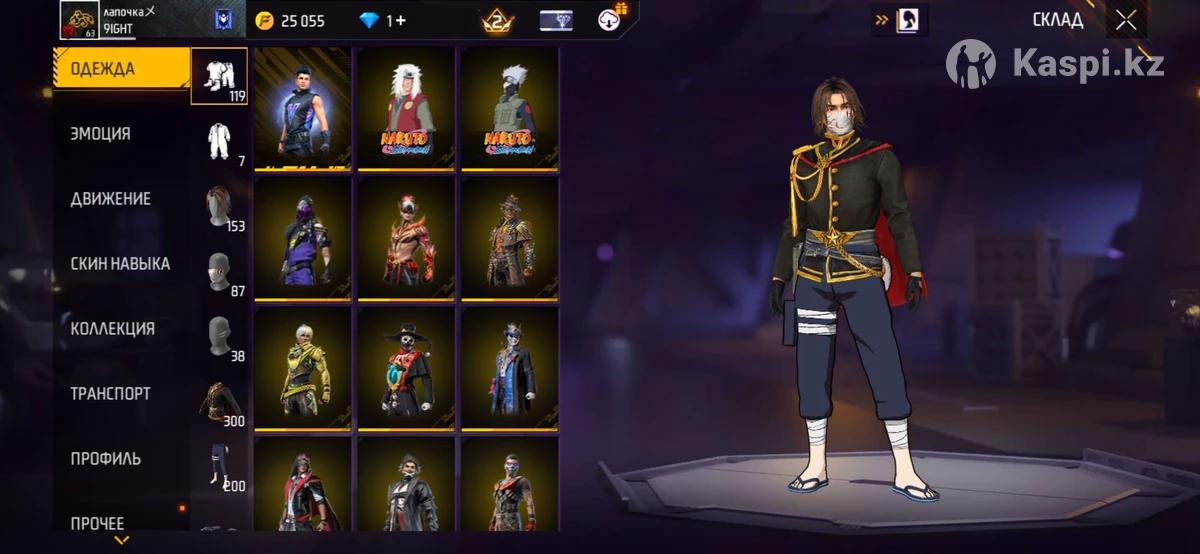Open the gold crown rank icon
Viewport: 1200px width, 554px height.
pos(497,20)
